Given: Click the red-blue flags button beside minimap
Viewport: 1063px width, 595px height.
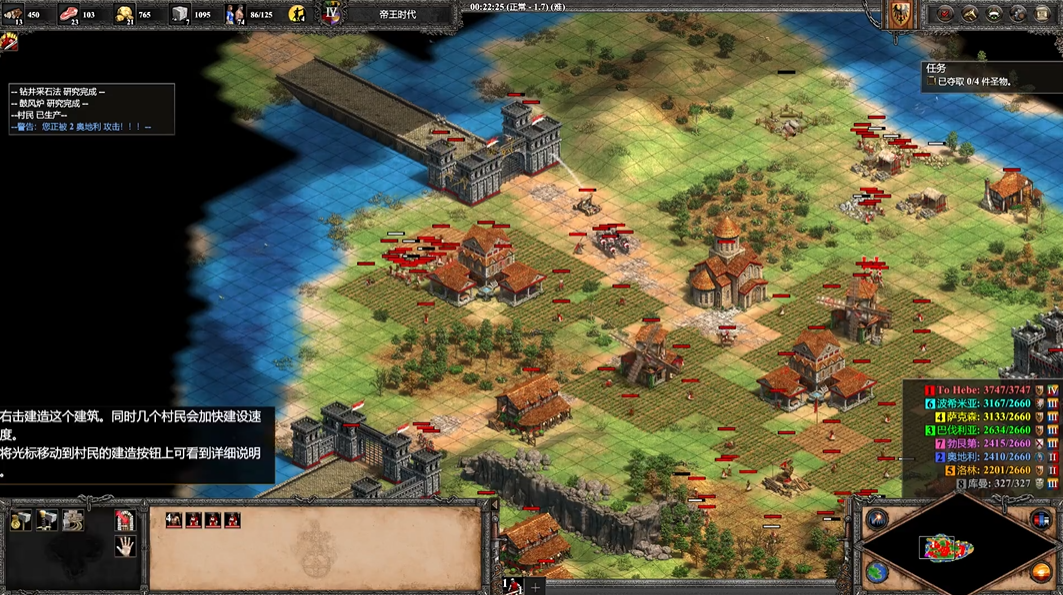Looking at the screenshot, I should 1041,518.
